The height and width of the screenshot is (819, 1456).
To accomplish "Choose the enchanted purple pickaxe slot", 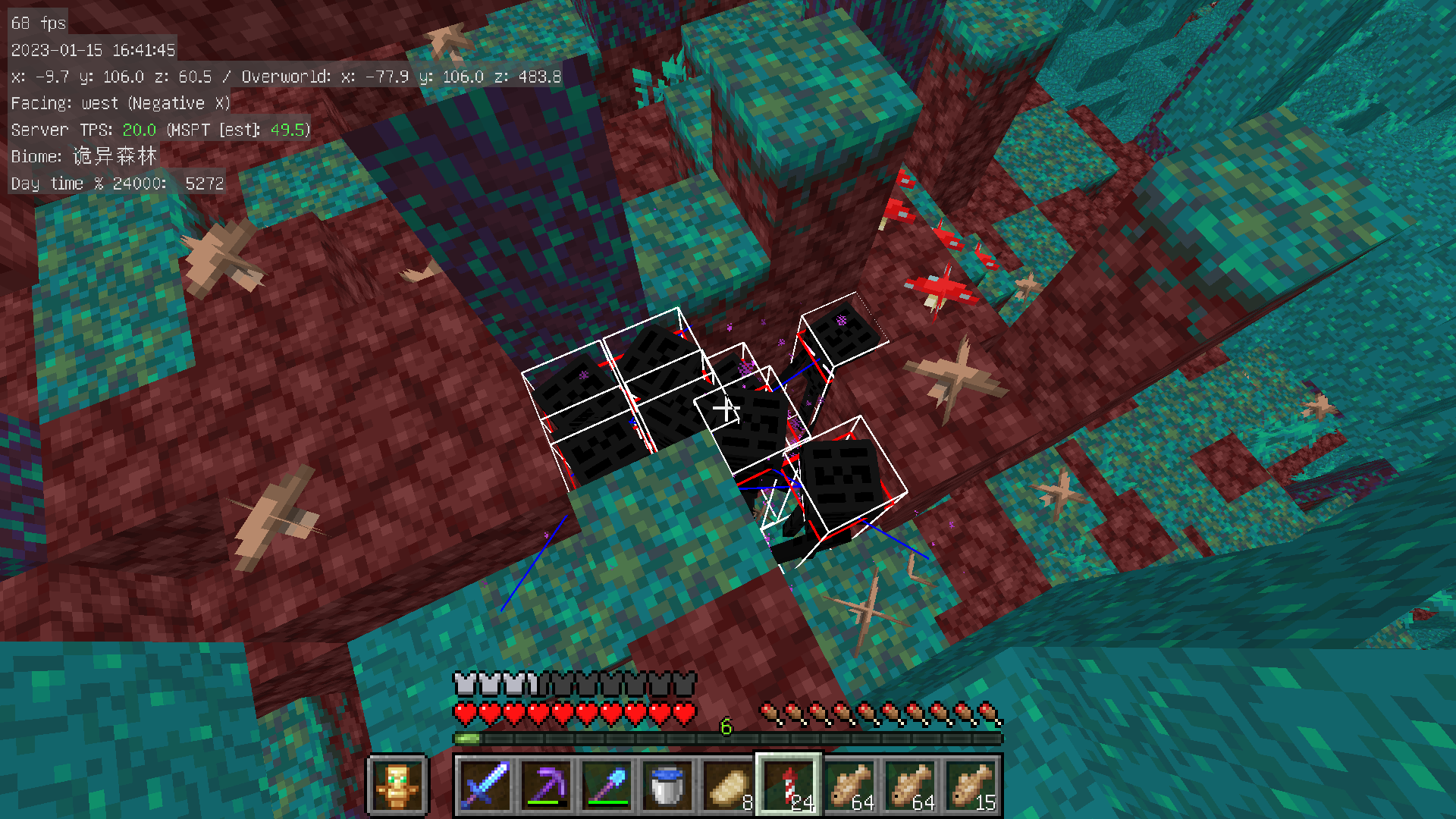I will (546, 786).
